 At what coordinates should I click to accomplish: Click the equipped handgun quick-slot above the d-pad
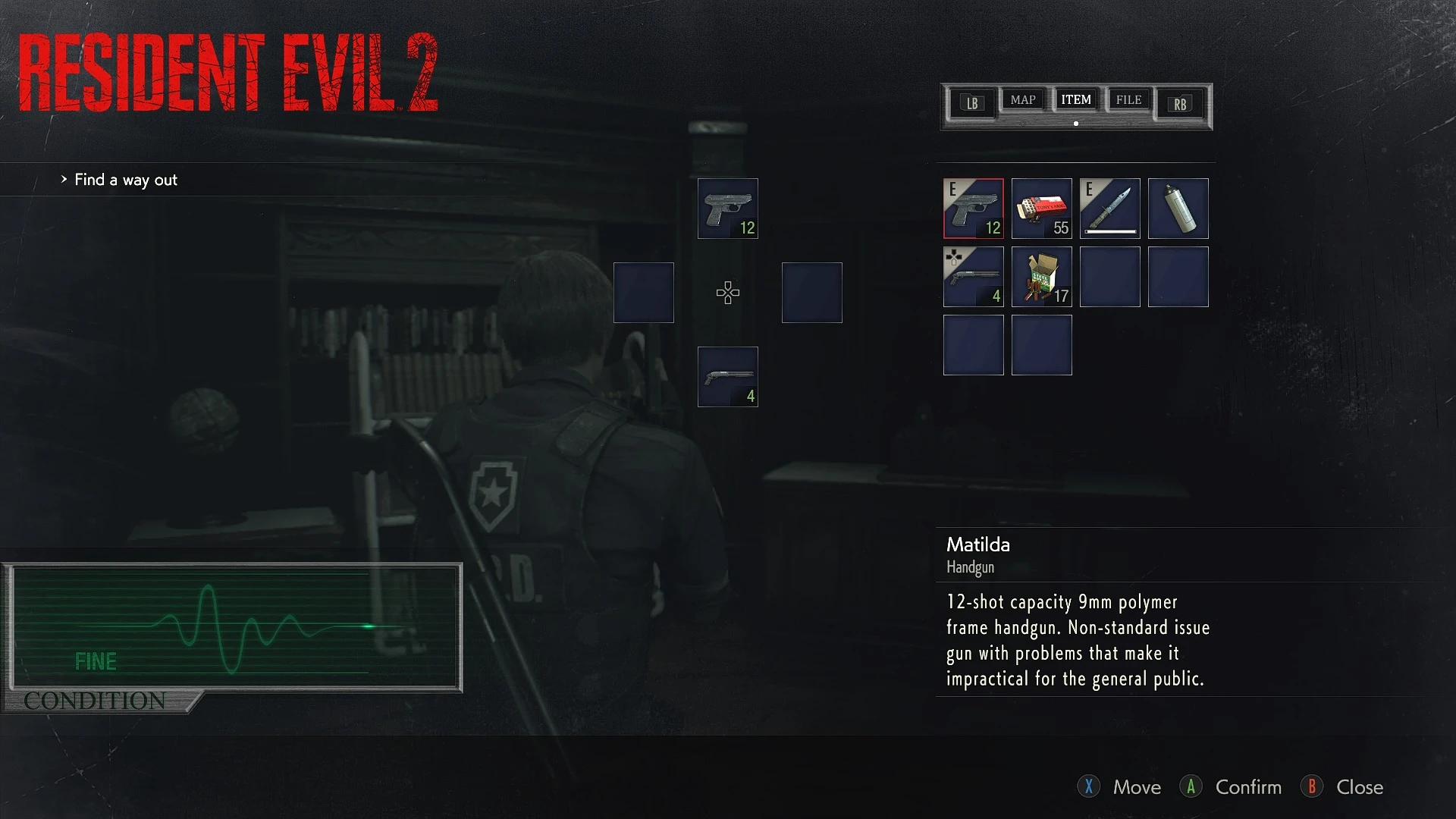727,208
